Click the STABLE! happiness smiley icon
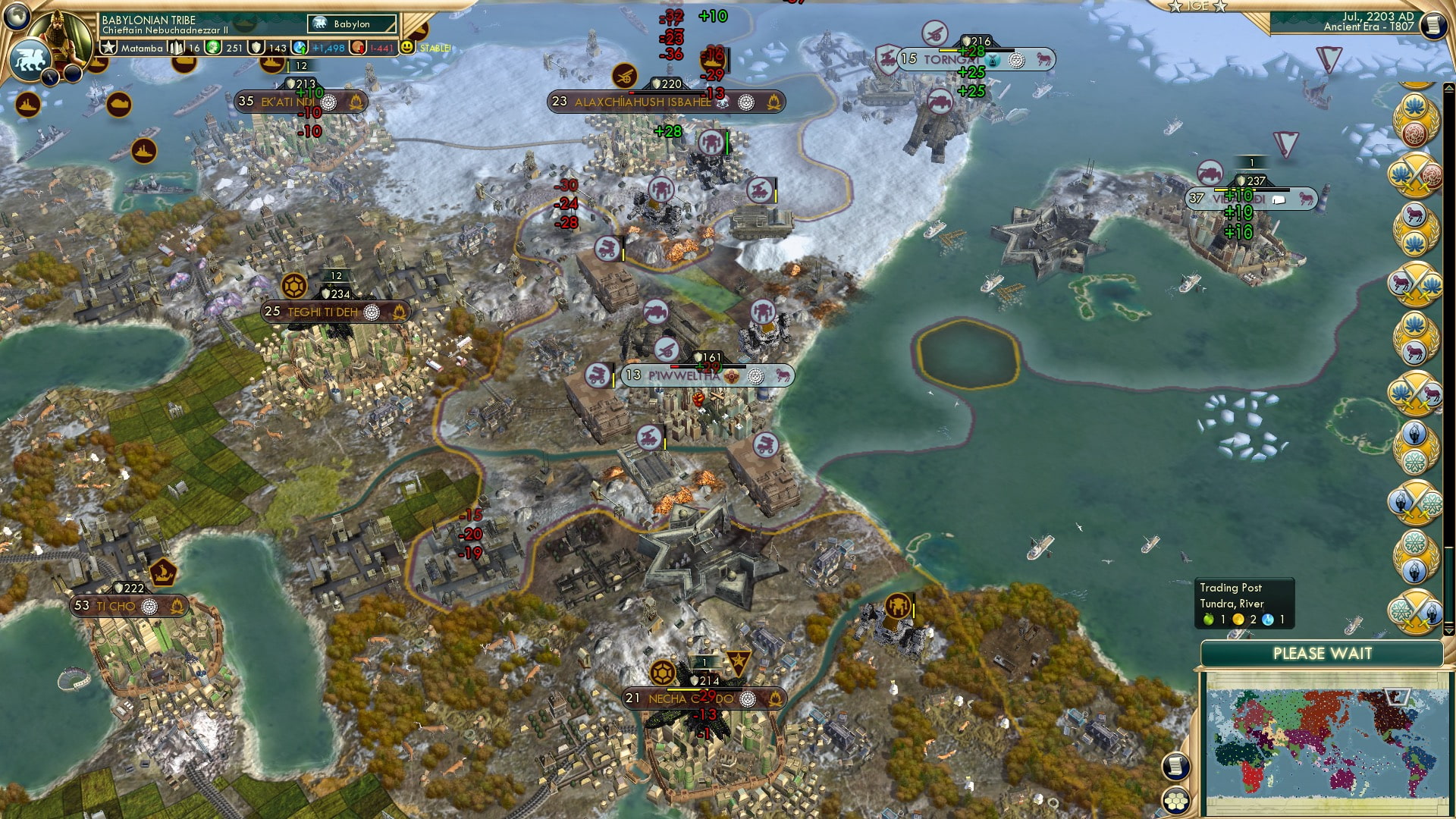 [x=409, y=47]
